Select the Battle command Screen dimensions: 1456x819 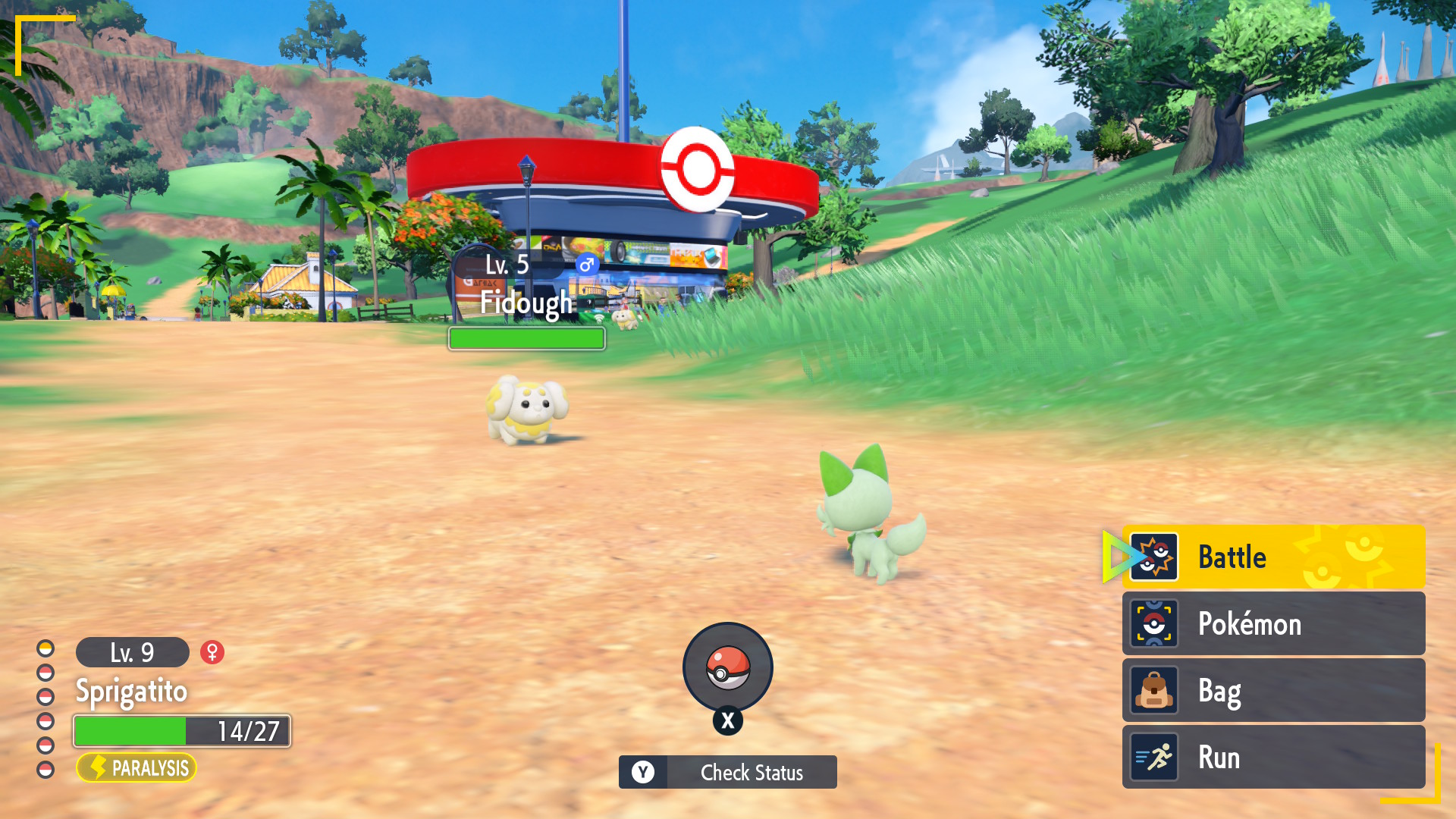click(x=1272, y=557)
